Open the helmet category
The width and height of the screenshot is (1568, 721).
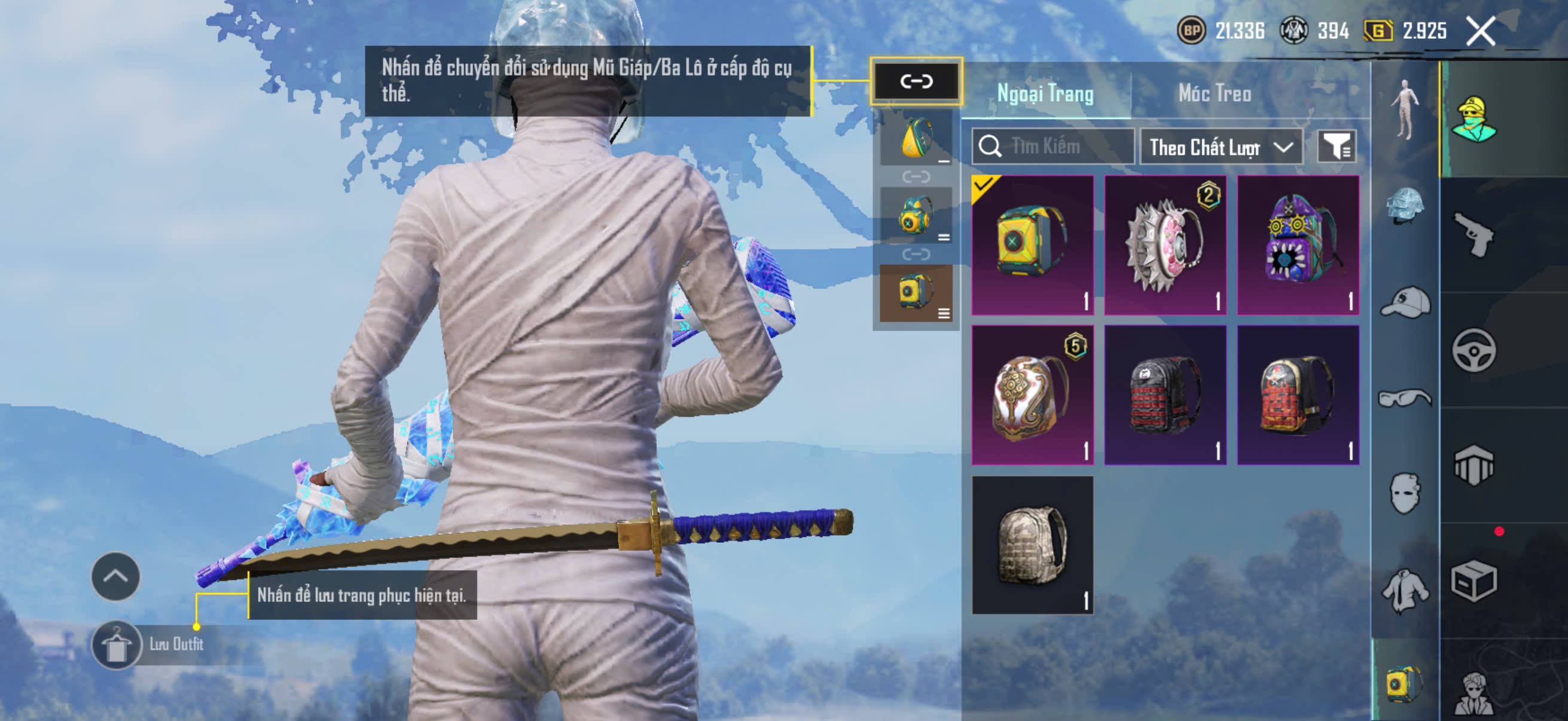[x=1405, y=206]
